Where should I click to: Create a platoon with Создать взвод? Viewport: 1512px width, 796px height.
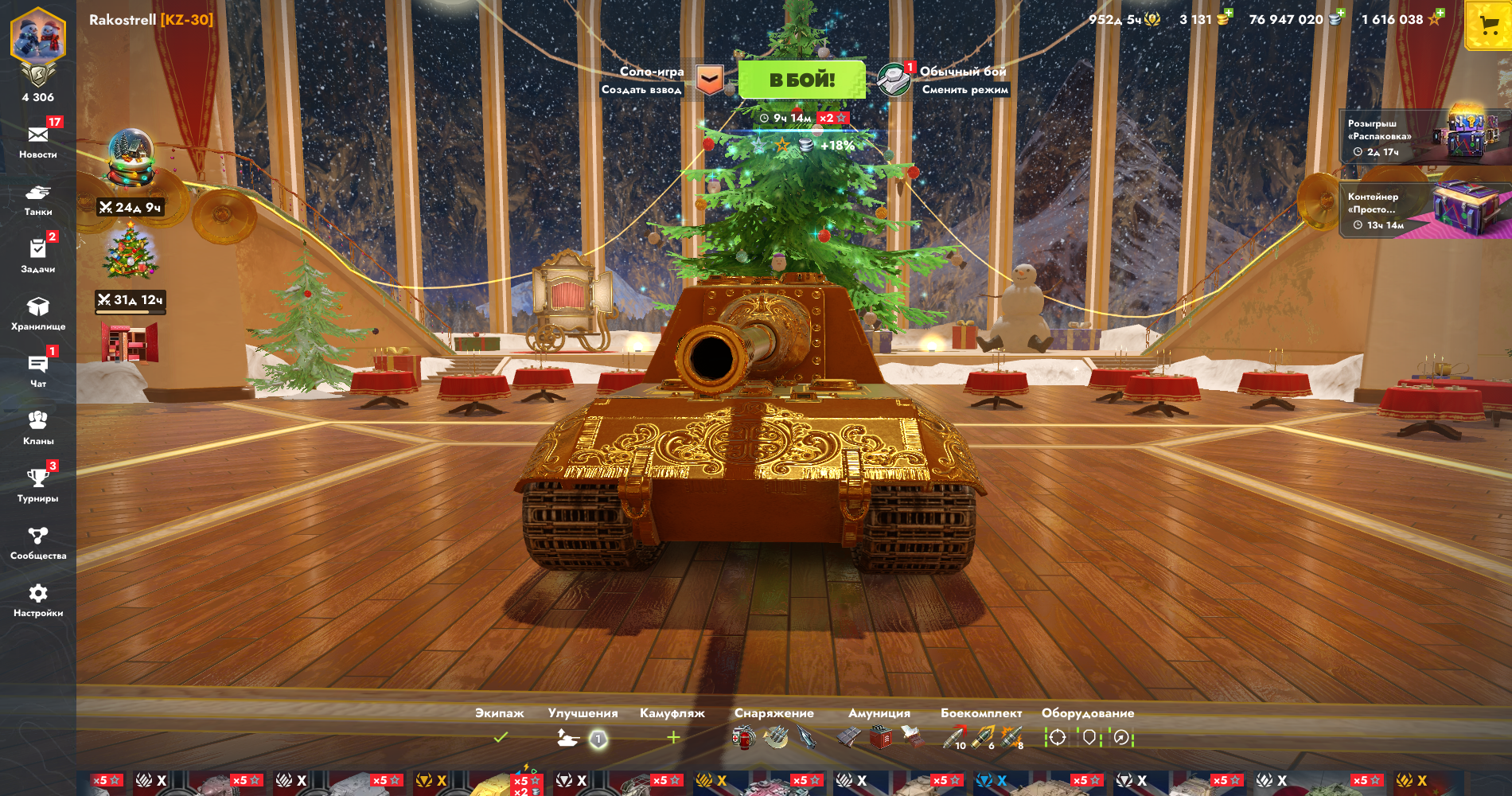click(x=641, y=90)
